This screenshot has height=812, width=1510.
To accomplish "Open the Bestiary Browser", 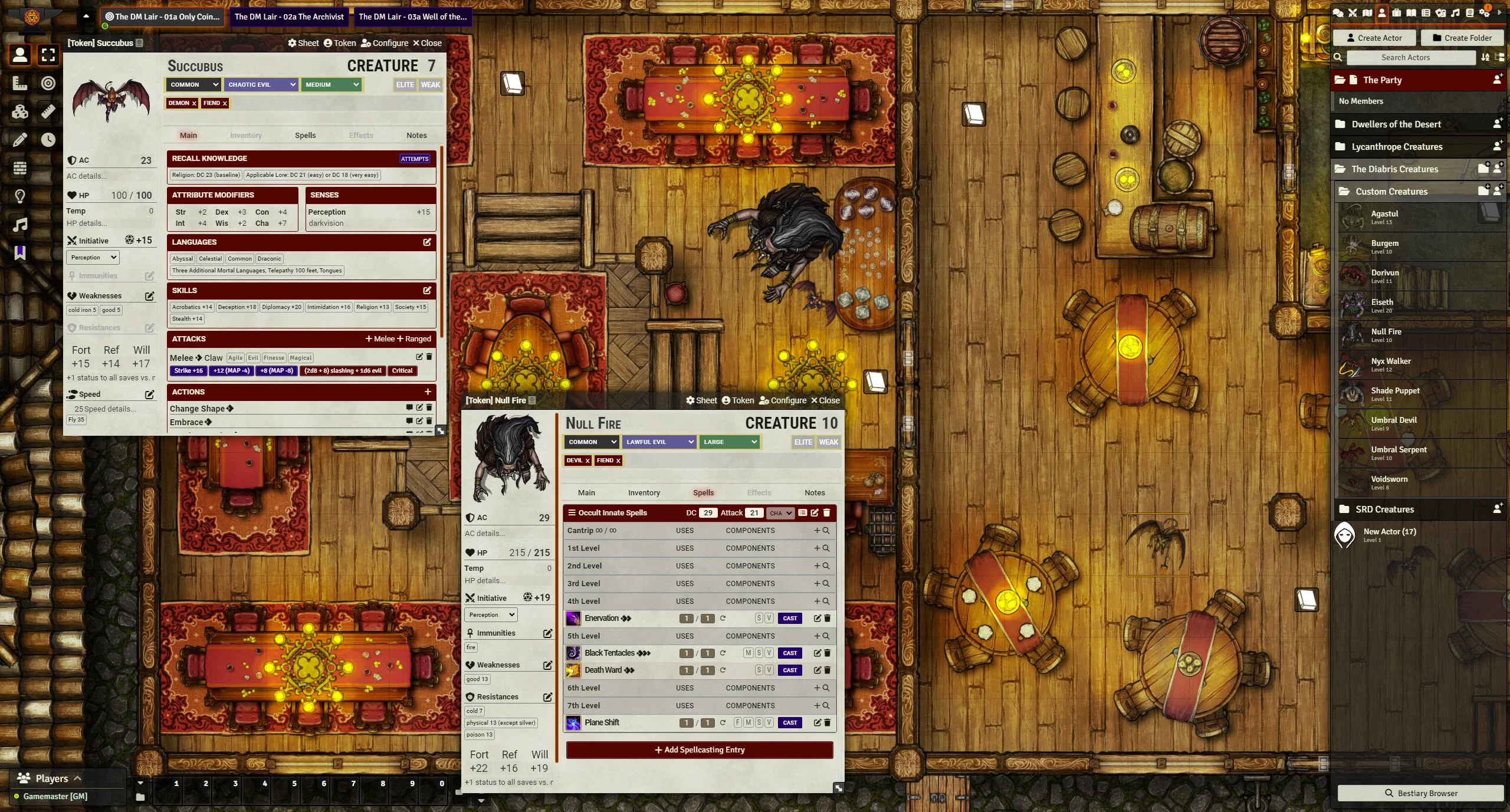I will tap(1420, 793).
